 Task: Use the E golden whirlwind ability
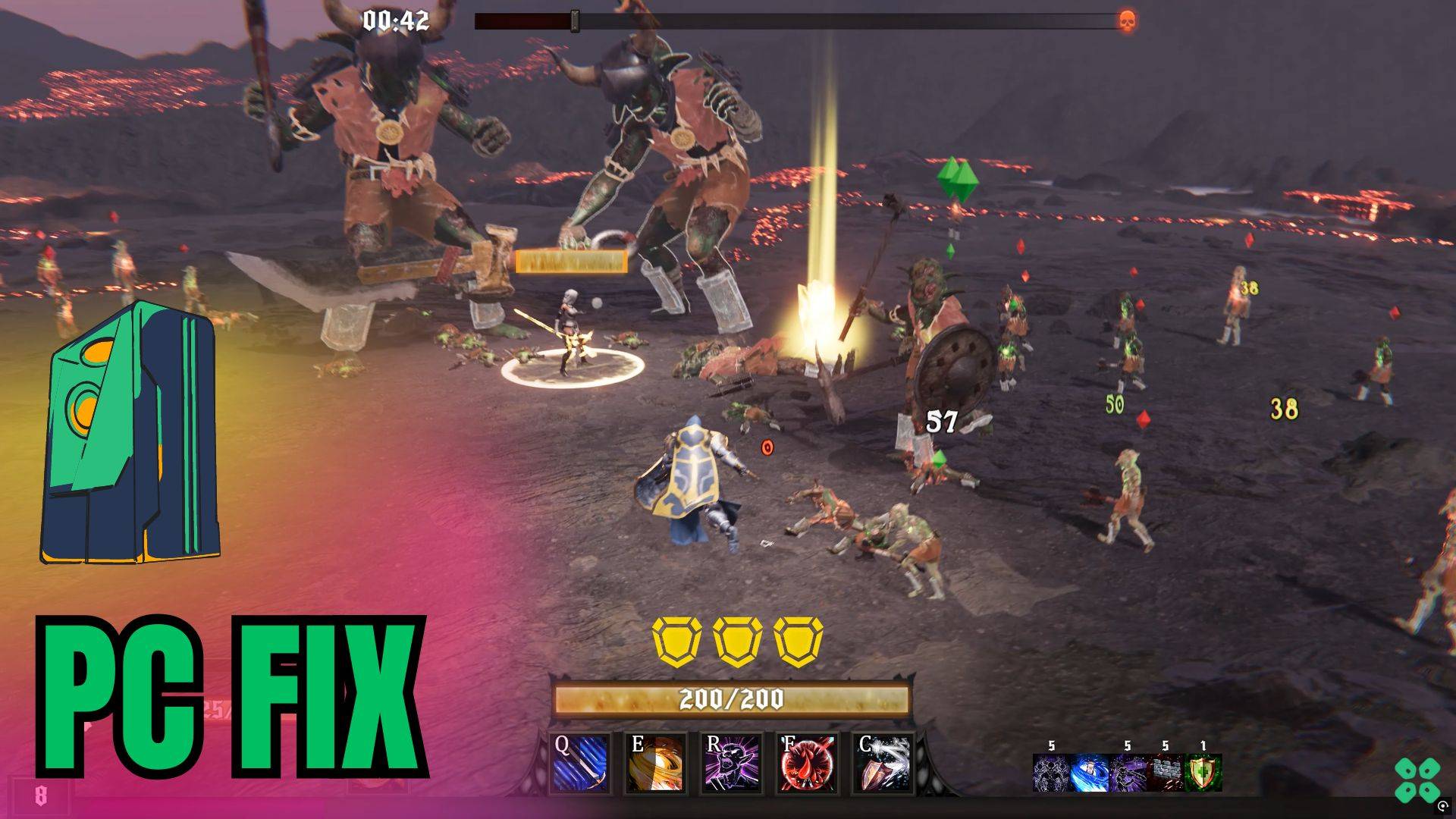tap(657, 763)
